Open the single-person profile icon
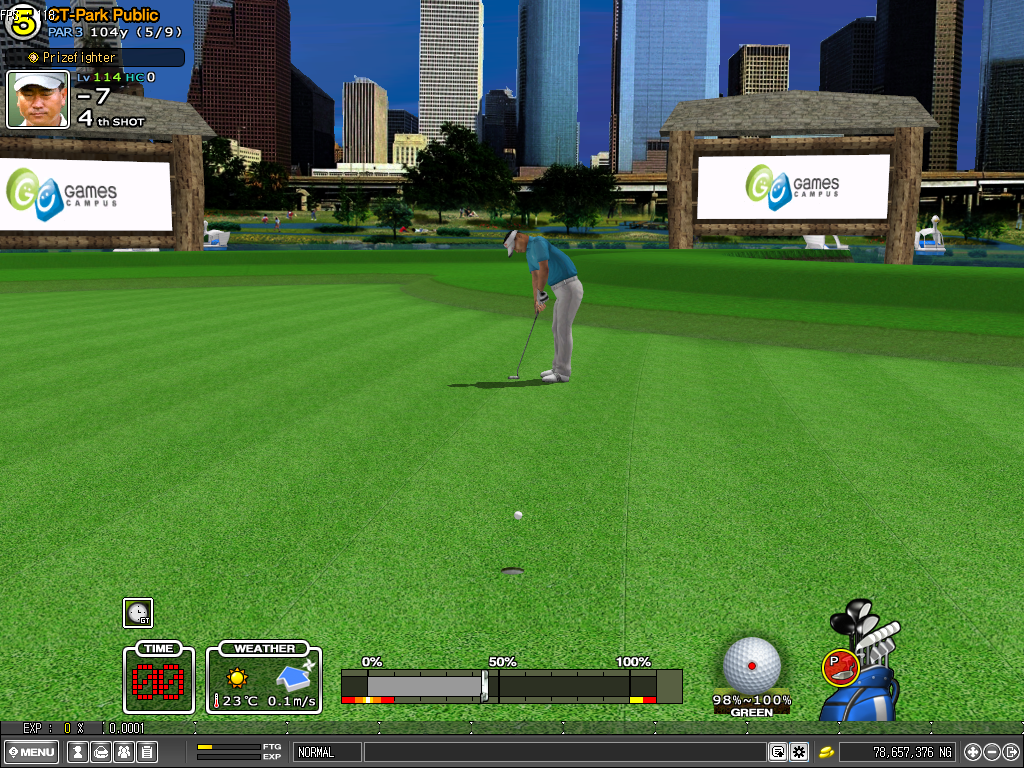 pos(76,752)
